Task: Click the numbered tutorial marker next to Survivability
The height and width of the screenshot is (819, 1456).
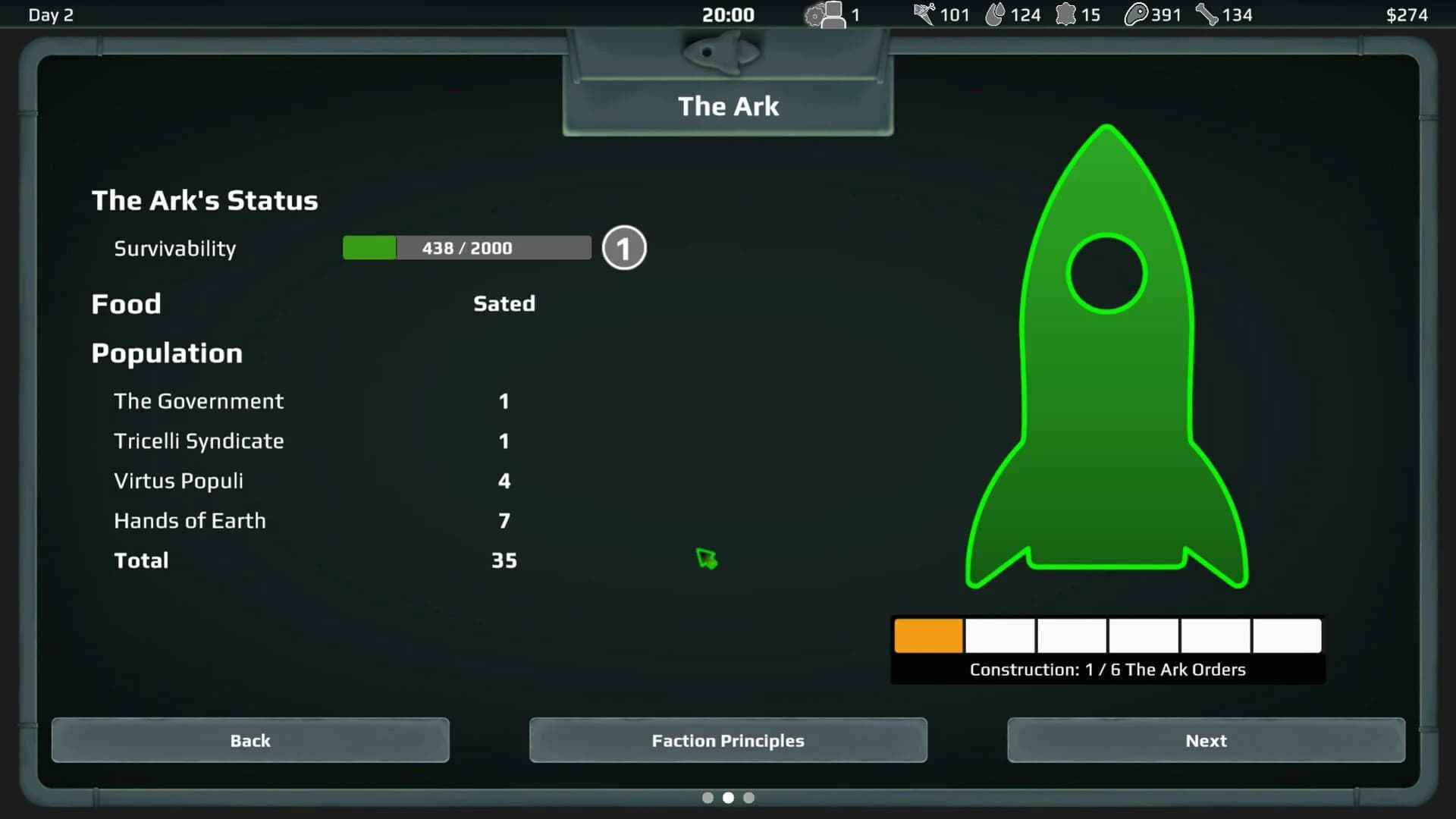Action: pos(624,248)
